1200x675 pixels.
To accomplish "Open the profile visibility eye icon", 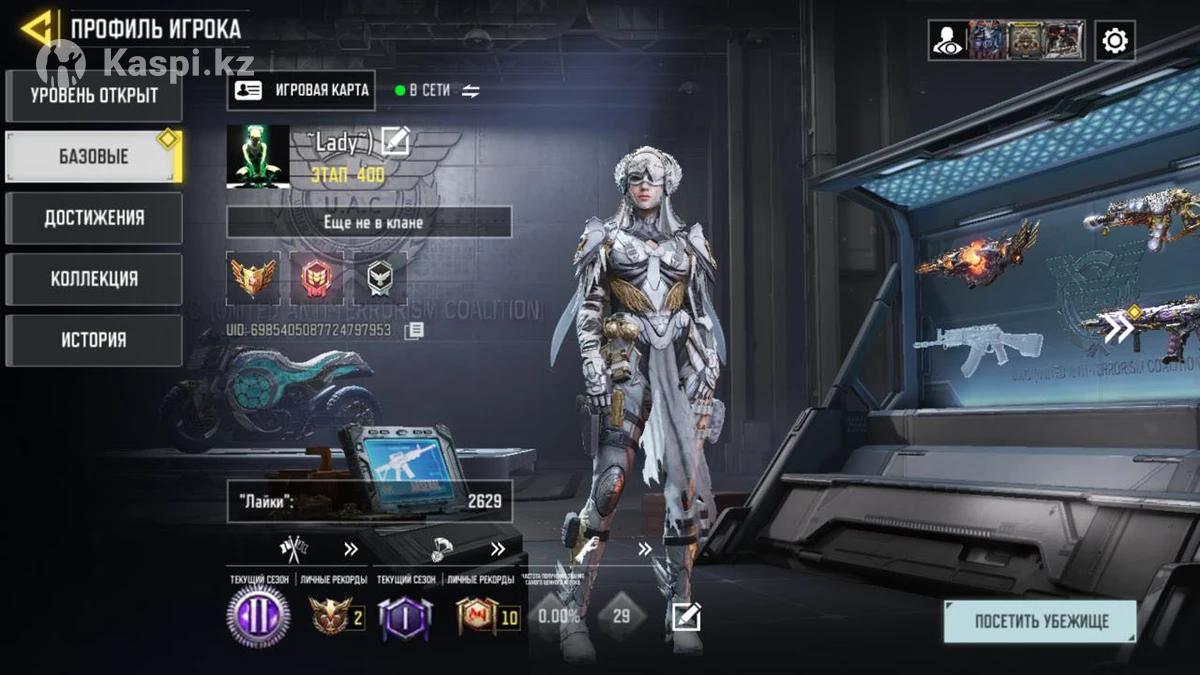I will 946,41.
